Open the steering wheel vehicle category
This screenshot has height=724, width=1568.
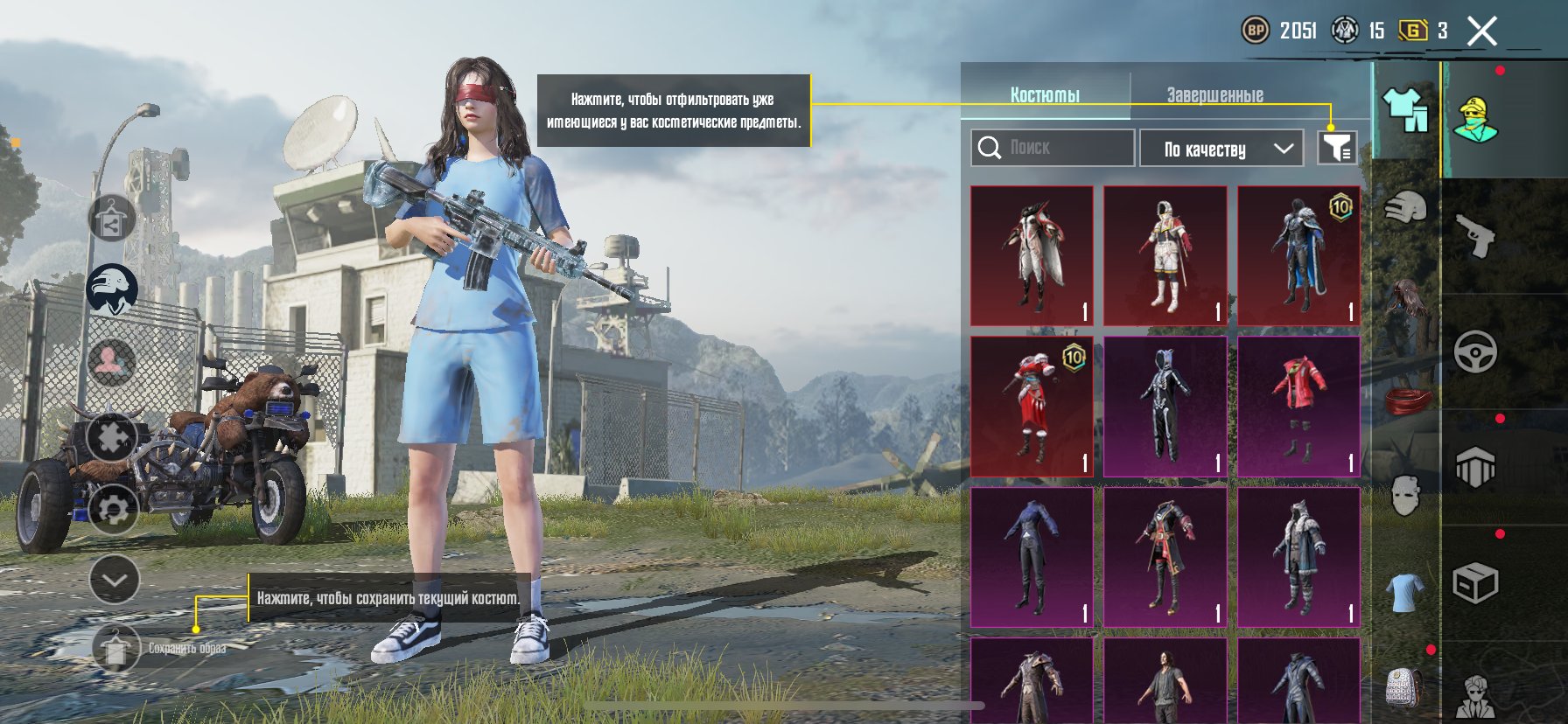[1475, 352]
